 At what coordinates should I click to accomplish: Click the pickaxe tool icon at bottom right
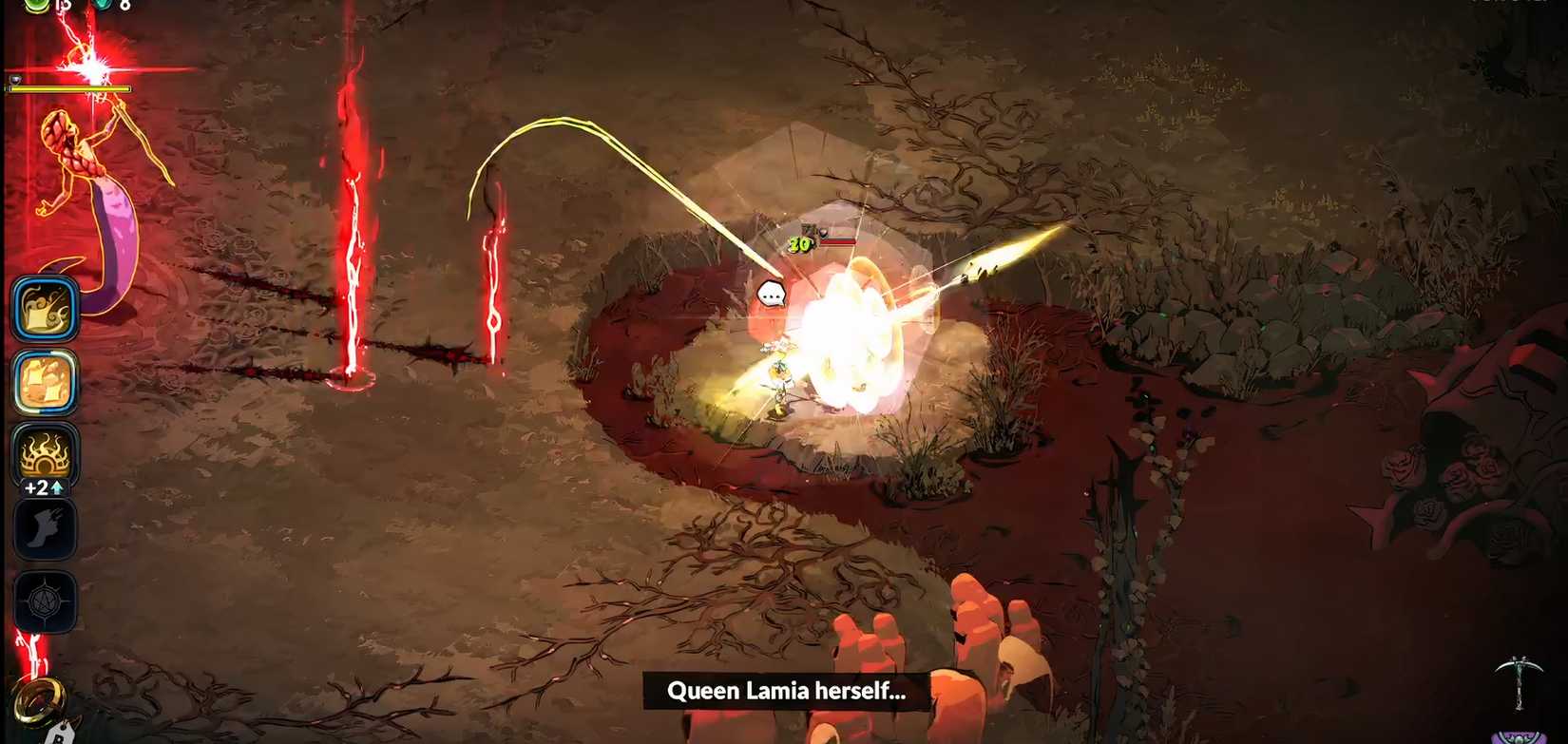pyautogui.click(x=1520, y=674)
